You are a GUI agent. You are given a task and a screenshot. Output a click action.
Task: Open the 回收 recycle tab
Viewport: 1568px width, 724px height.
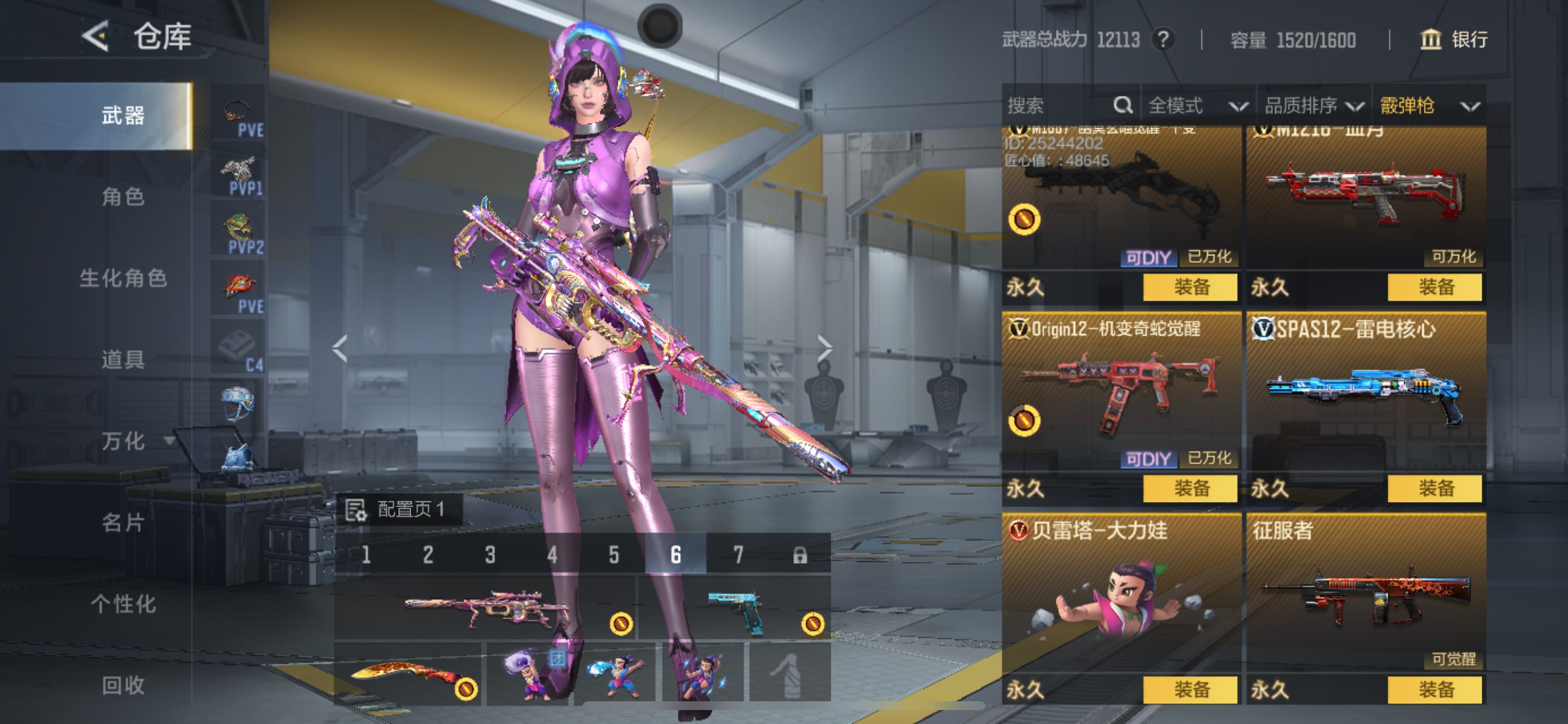click(123, 685)
